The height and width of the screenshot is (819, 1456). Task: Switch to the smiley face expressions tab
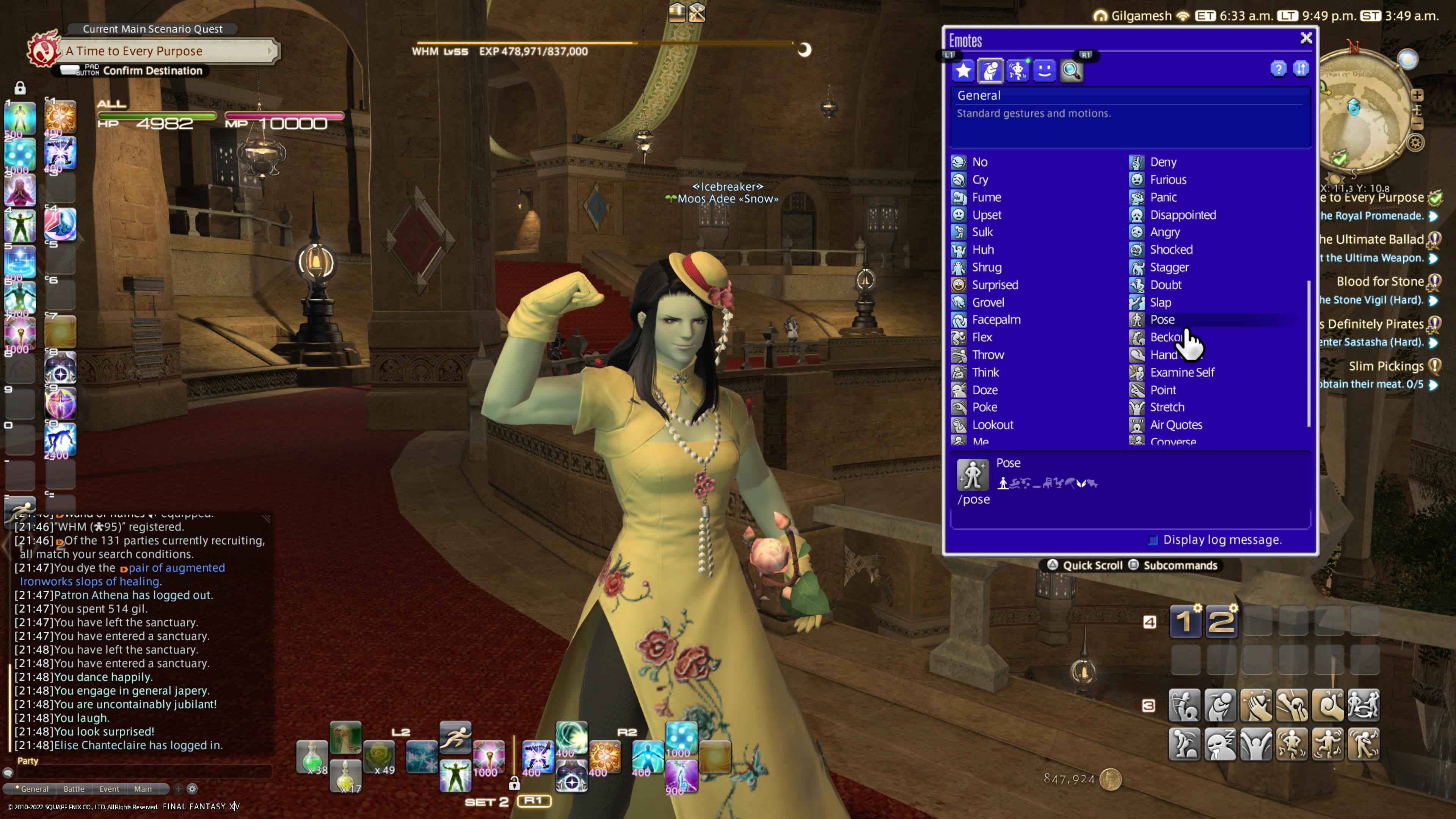point(1044,71)
